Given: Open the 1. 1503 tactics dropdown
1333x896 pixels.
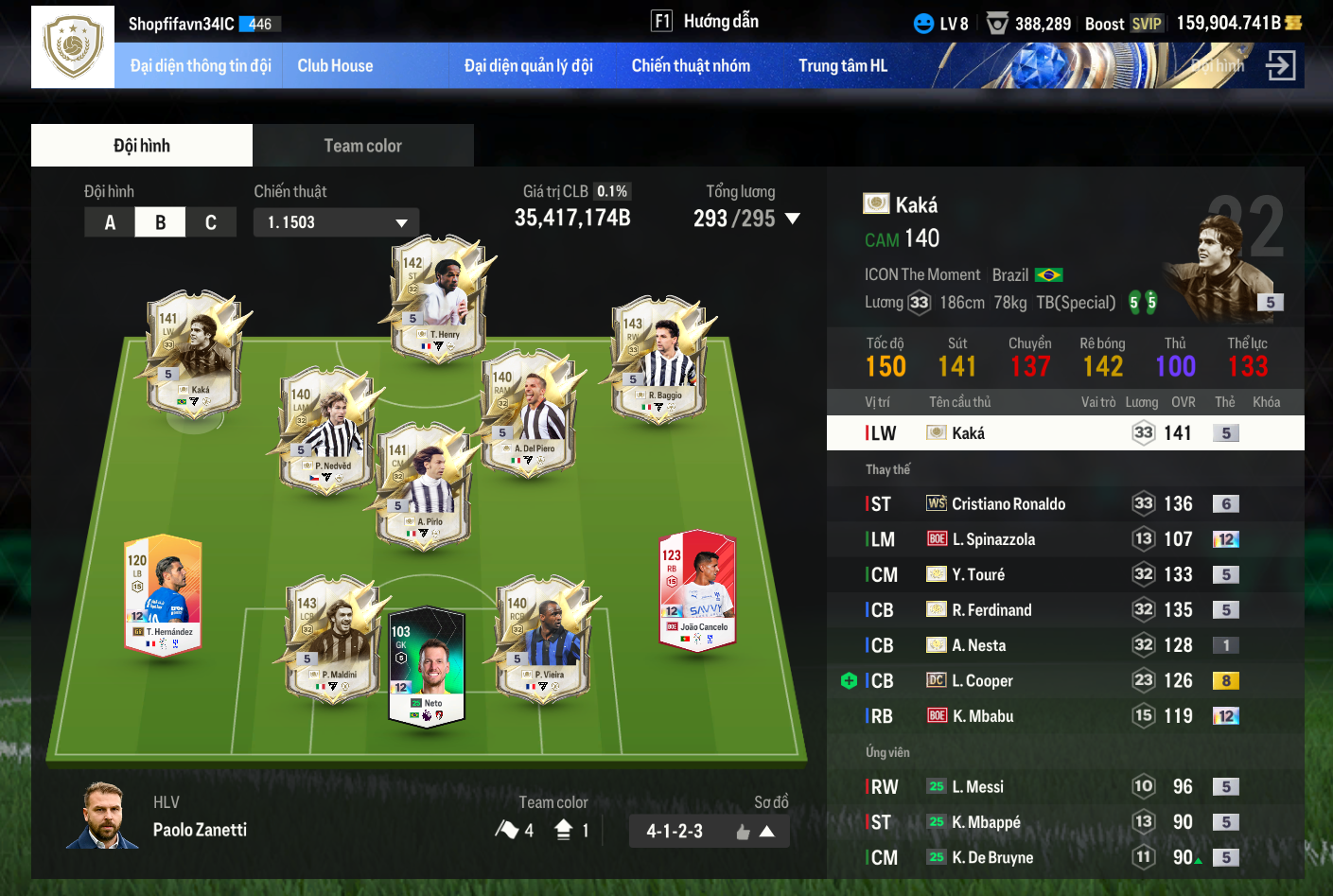Looking at the screenshot, I should pyautogui.click(x=336, y=222).
